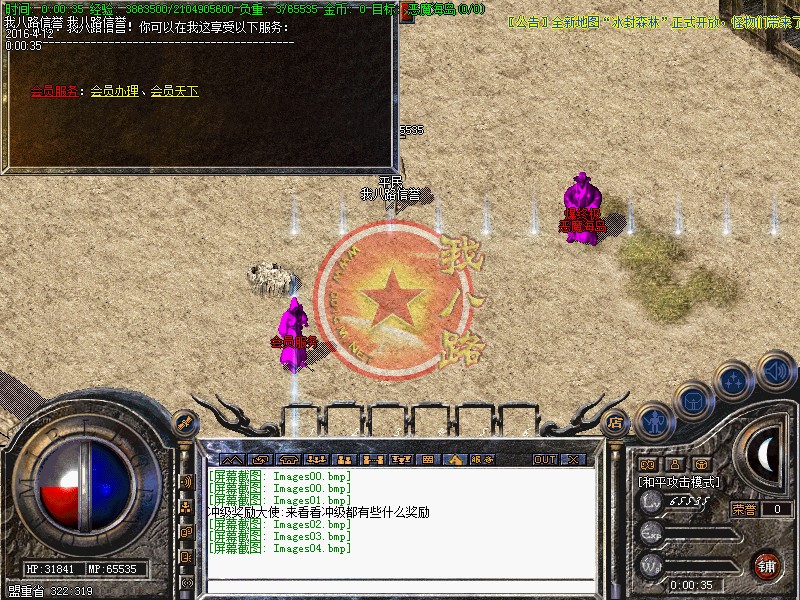The height and width of the screenshot is (600, 800).
Task: Toggle the 和平攻击模式 attack mode label
Action: [680, 481]
